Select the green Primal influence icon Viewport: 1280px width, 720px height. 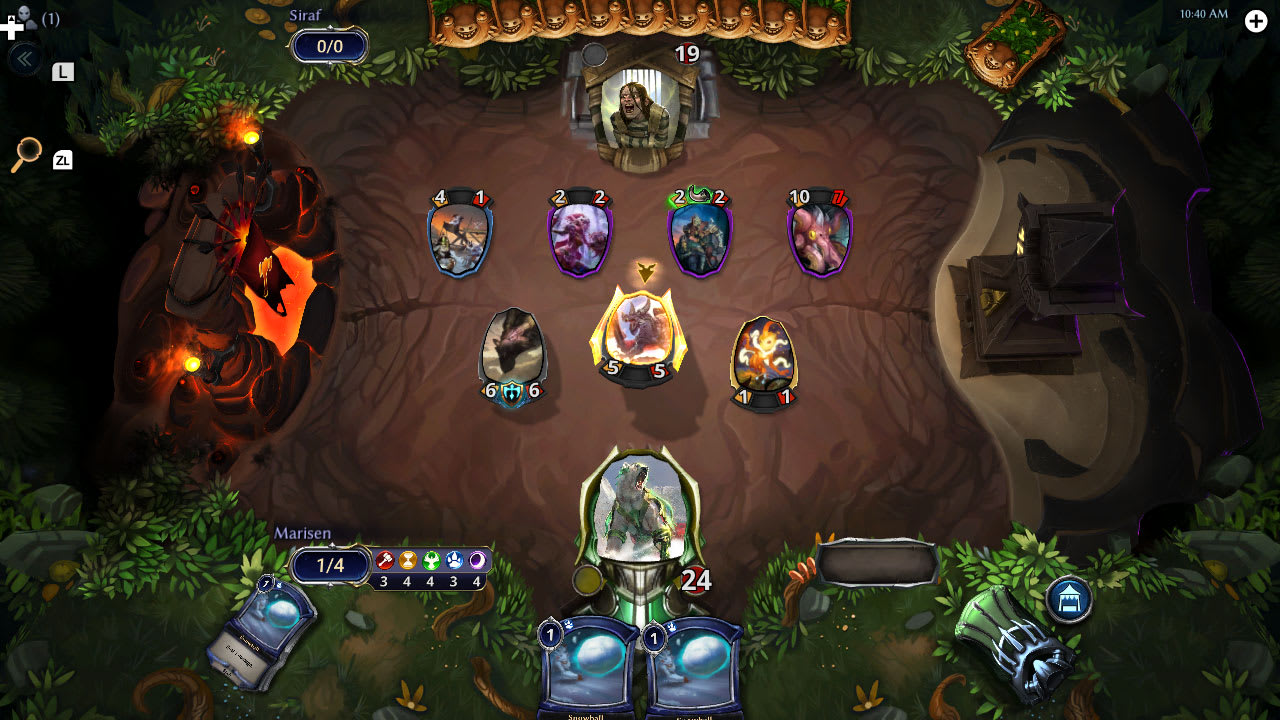[432, 559]
